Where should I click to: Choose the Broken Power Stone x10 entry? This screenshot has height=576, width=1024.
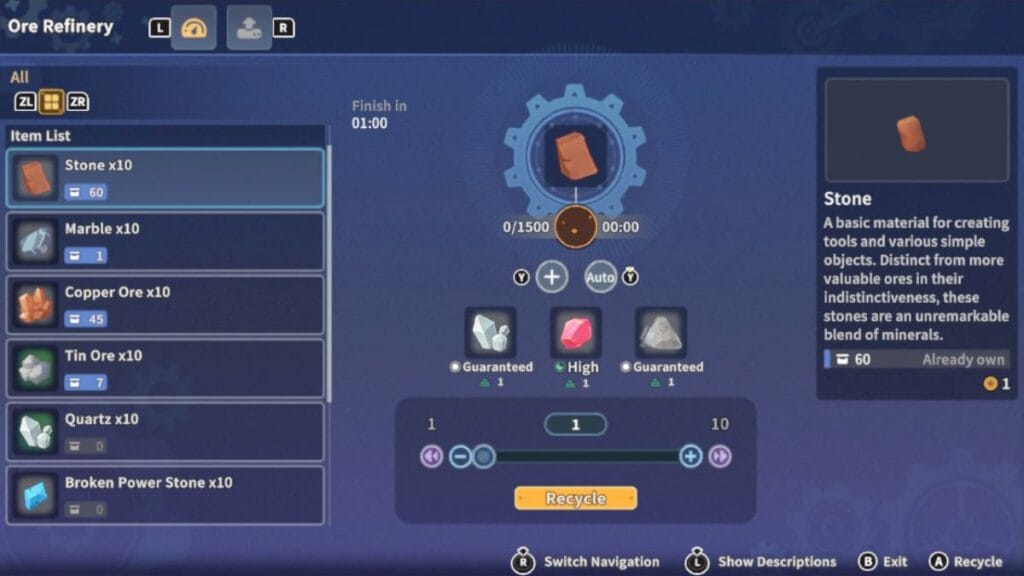point(166,495)
